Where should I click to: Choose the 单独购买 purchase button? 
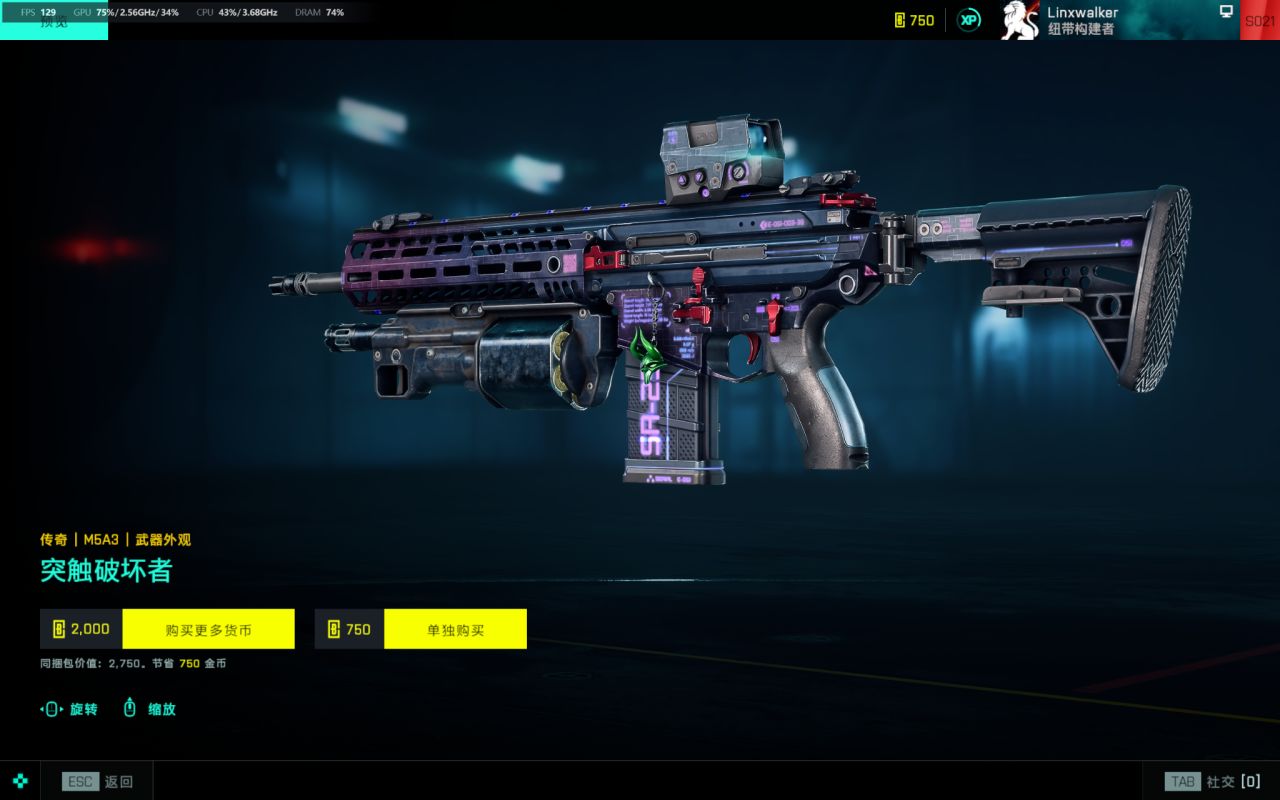tap(455, 629)
